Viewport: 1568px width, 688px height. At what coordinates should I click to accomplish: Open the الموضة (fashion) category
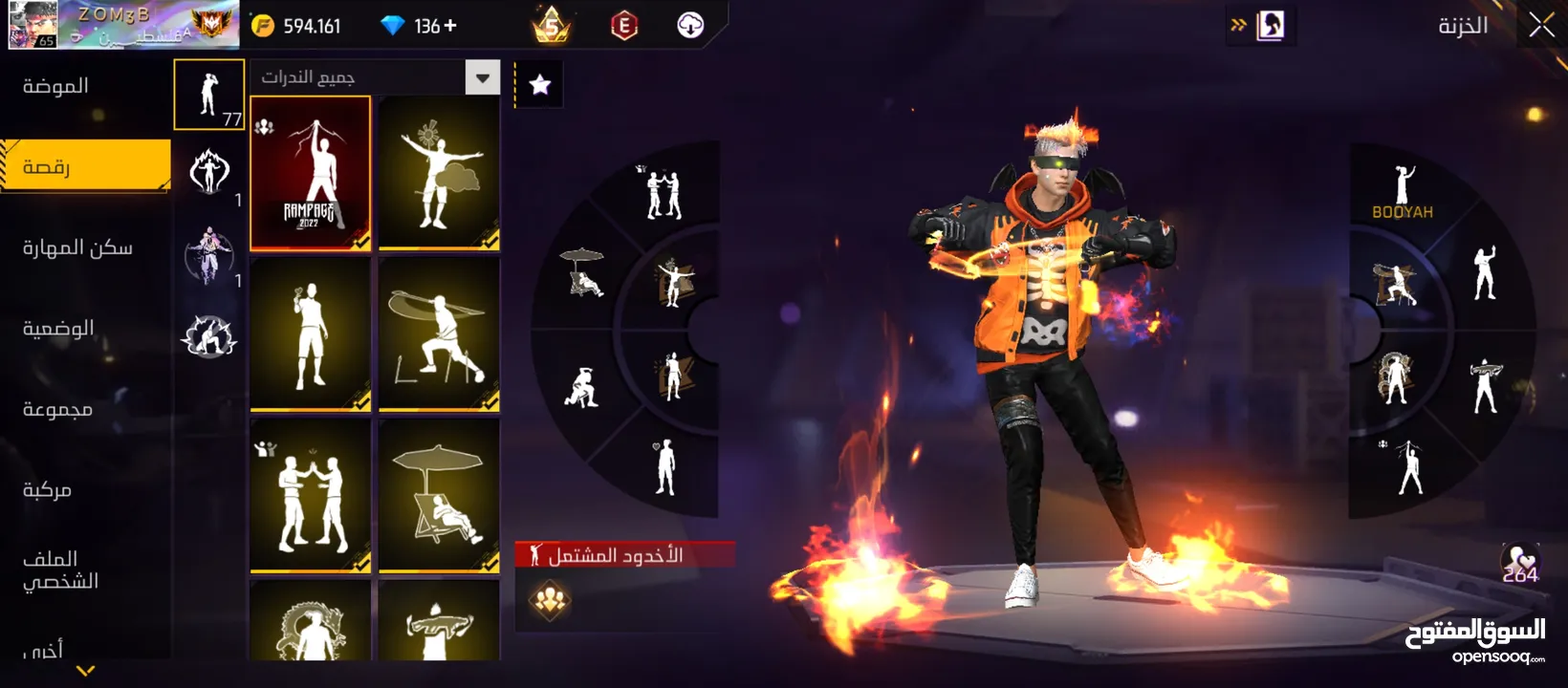click(55, 86)
